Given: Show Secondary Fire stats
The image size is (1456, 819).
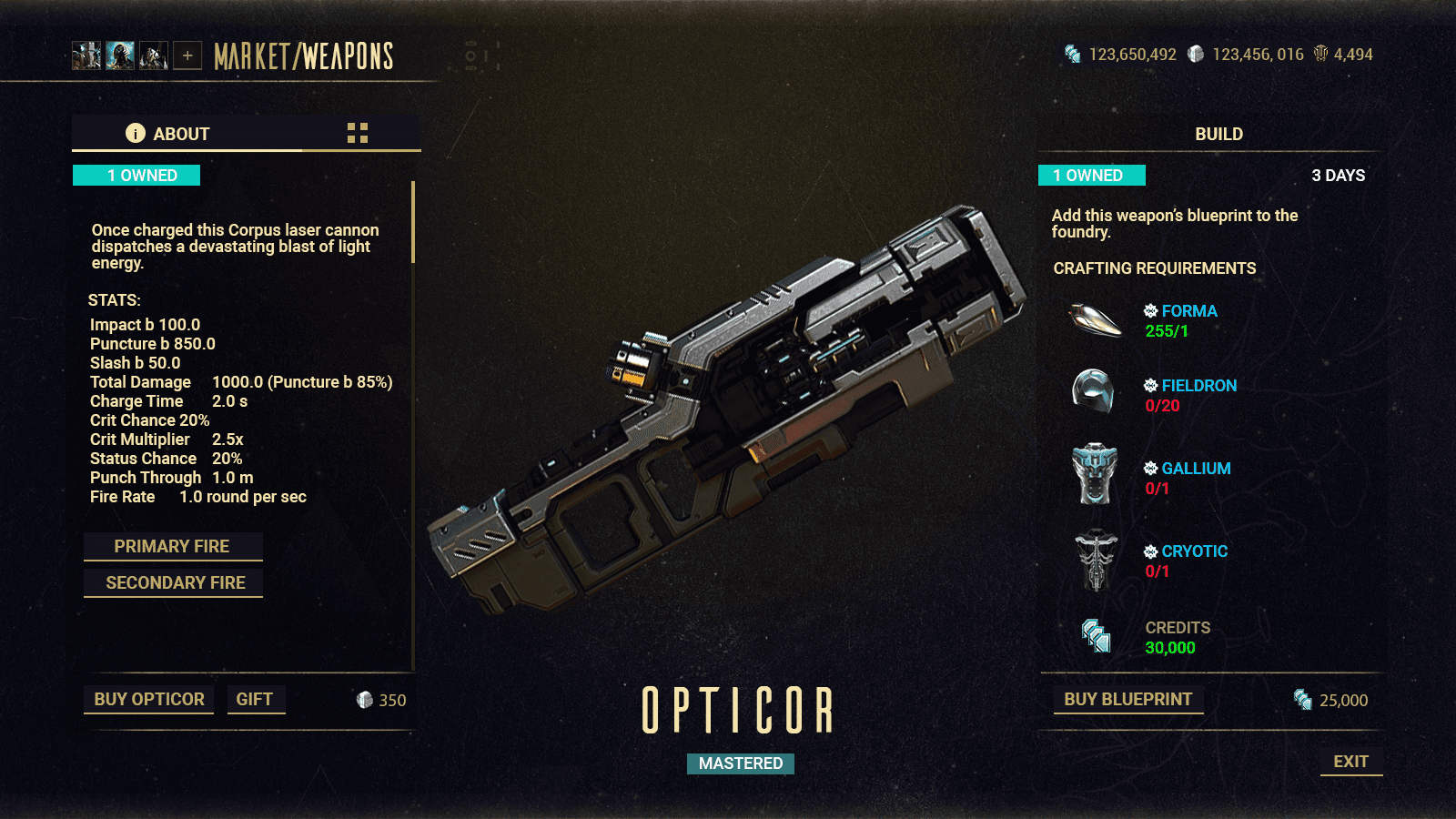Looking at the screenshot, I should (x=175, y=582).
